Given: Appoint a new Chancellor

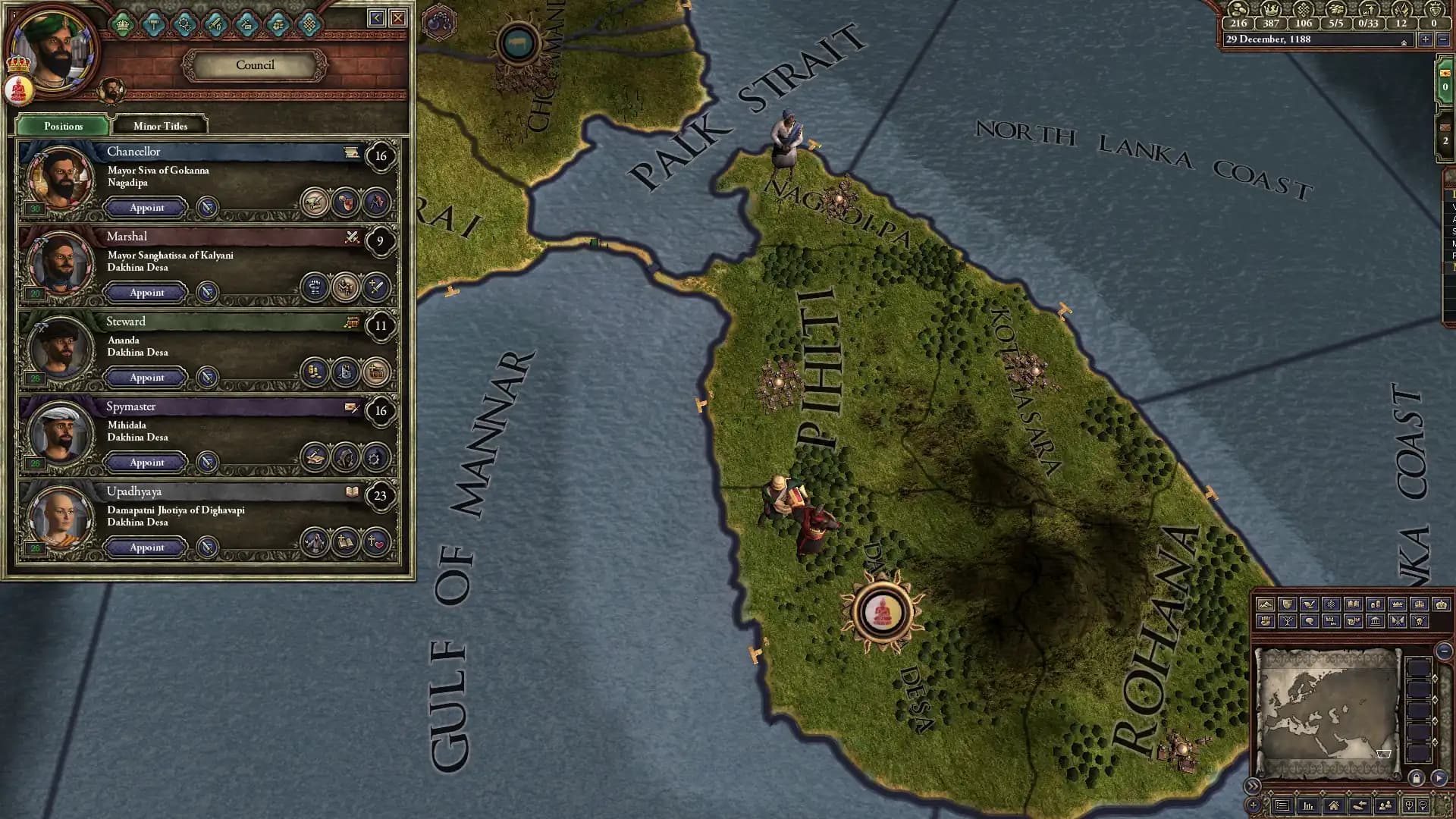Looking at the screenshot, I should point(146,208).
